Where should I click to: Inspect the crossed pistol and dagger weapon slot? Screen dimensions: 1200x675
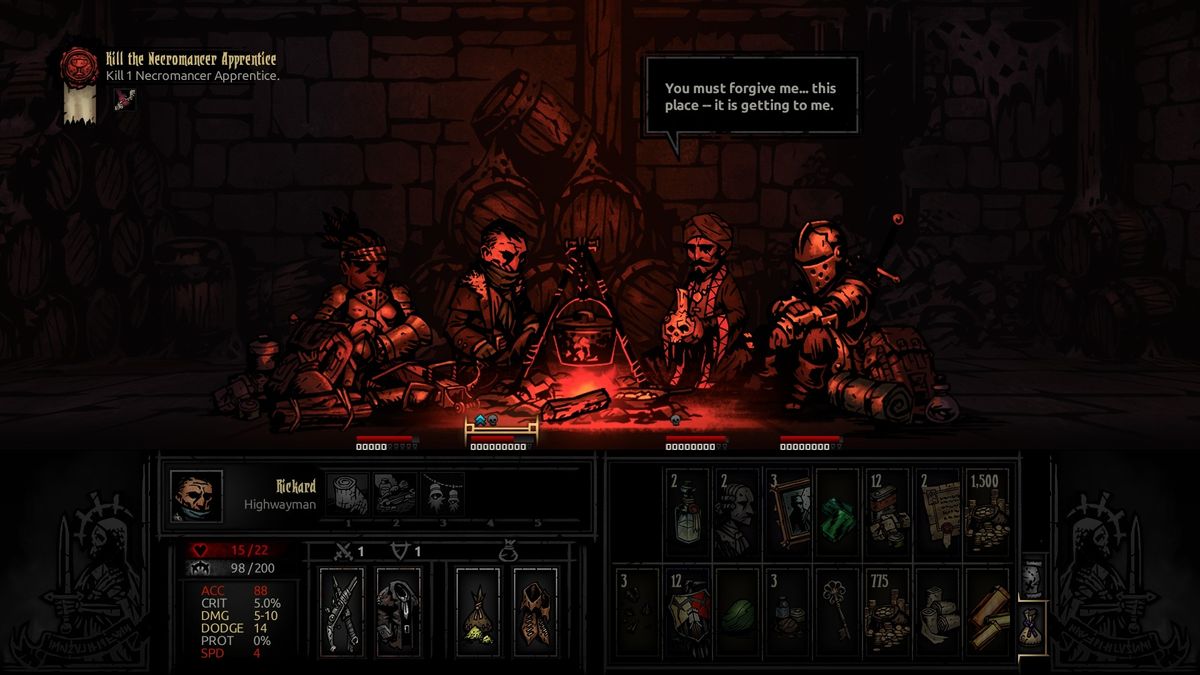[342, 611]
